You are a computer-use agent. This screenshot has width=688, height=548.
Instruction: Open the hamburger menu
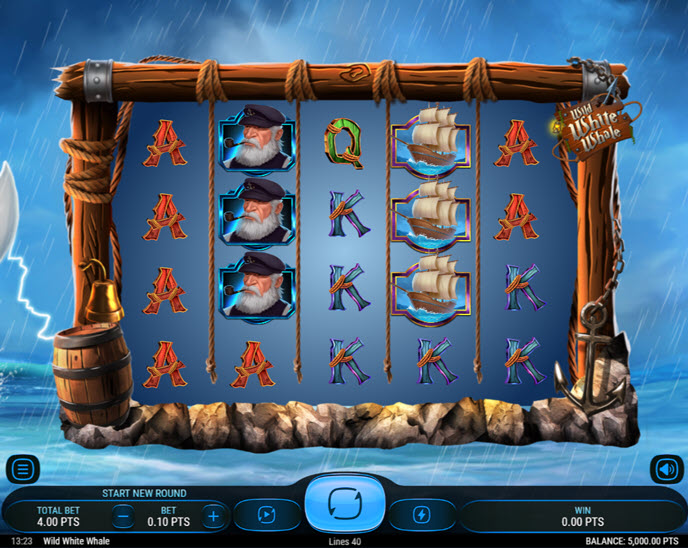(x=22, y=469)
